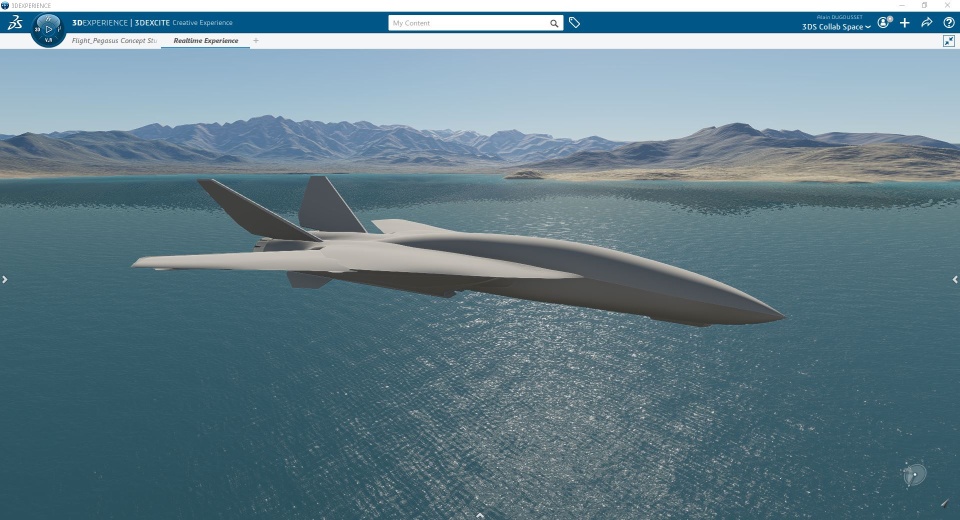
Task: Click the 3DS logo icon
Action: (15, 23)
